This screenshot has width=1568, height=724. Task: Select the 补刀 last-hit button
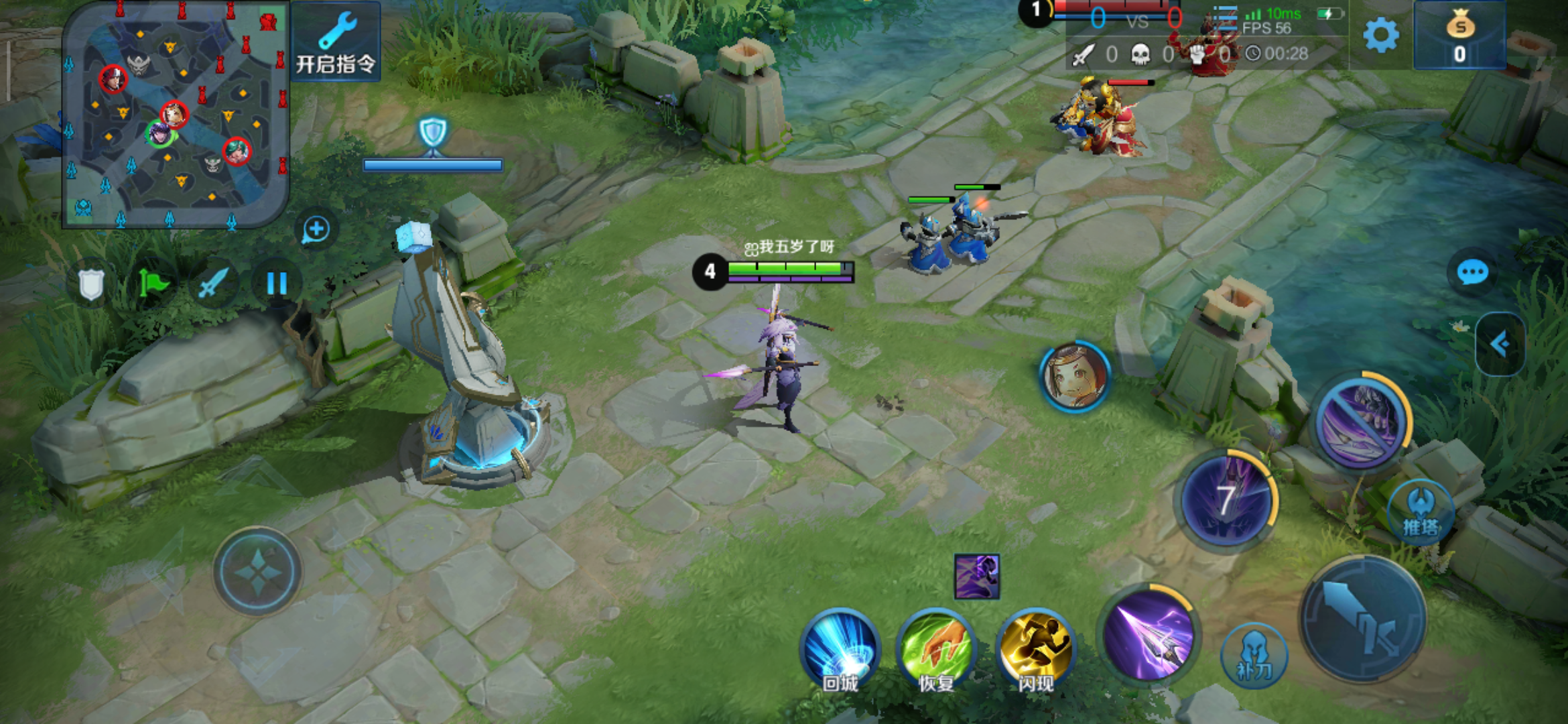pos(1254,656)
